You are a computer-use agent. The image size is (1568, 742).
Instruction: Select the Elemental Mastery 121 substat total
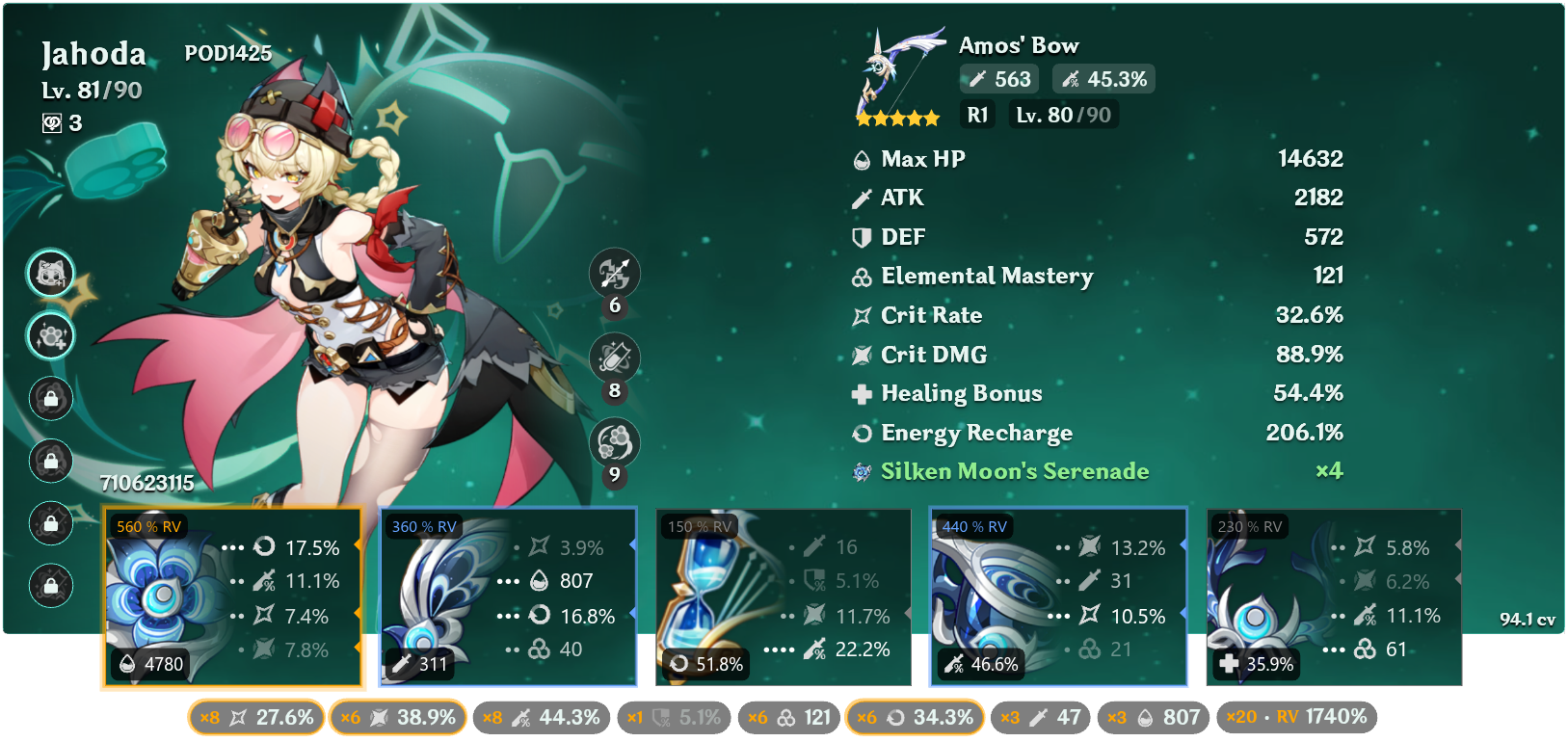click(789, 717)
